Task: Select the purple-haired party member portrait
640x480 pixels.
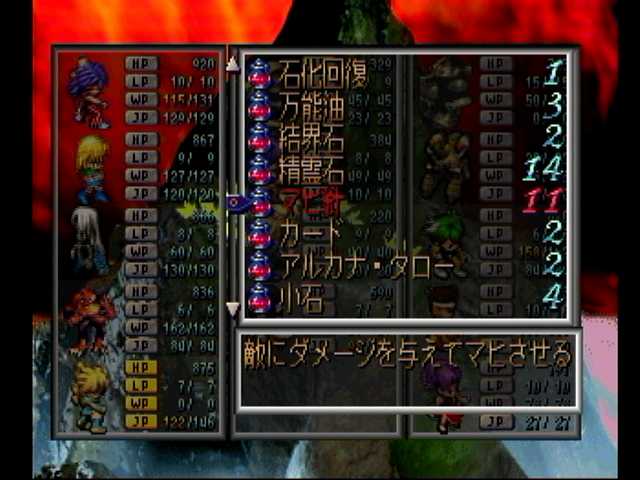Action: click(x=90, y=92)
